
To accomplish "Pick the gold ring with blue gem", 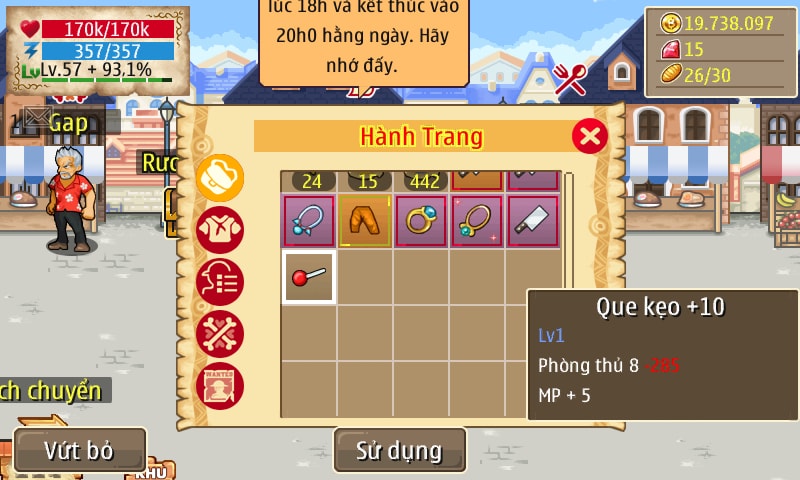I will pos(420,221).
